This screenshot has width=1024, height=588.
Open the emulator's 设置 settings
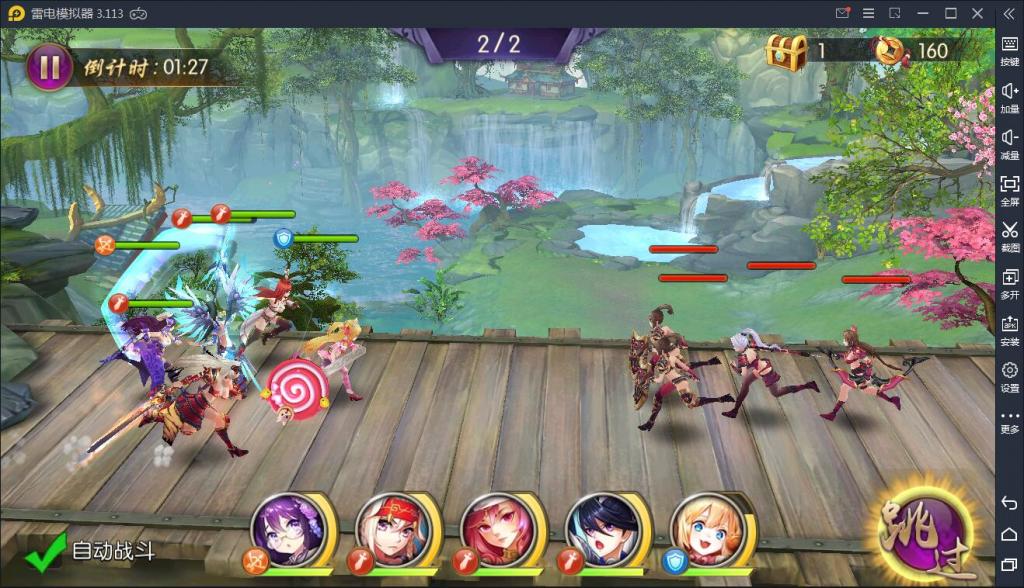[x=1009, y=376]
